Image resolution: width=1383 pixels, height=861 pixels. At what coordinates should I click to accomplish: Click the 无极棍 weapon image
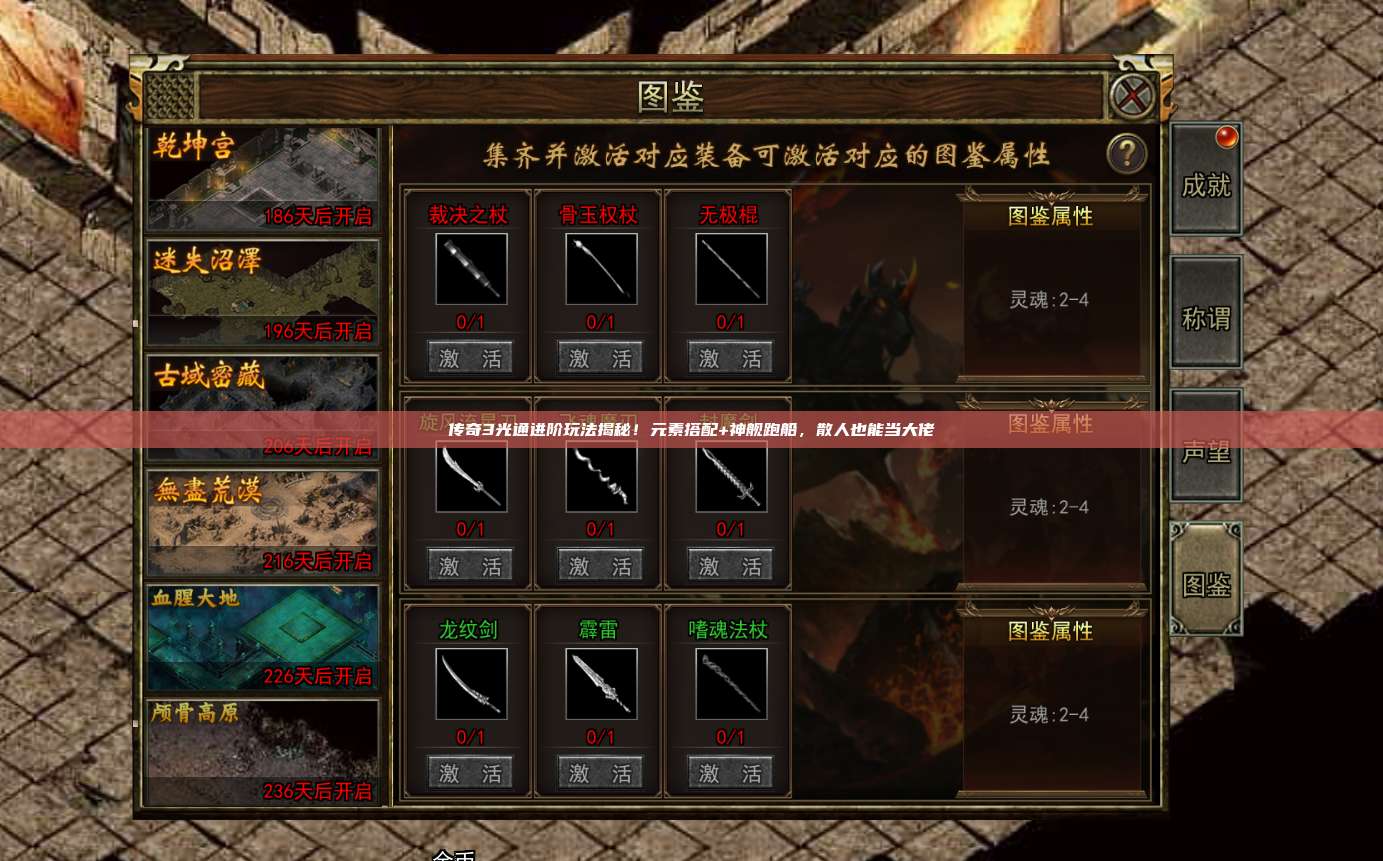pos(728,268)
